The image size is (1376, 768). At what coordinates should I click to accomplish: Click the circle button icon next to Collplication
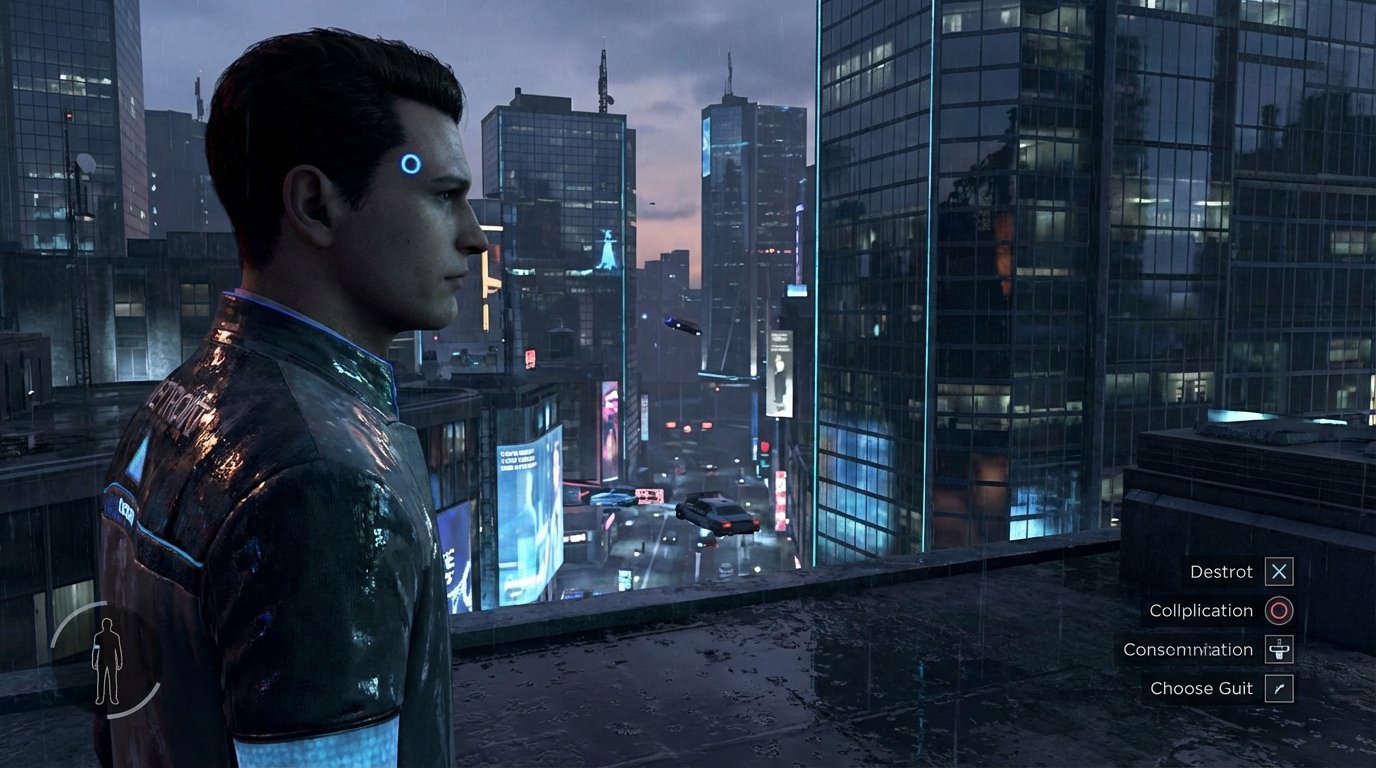click(x=1278, y=611)
